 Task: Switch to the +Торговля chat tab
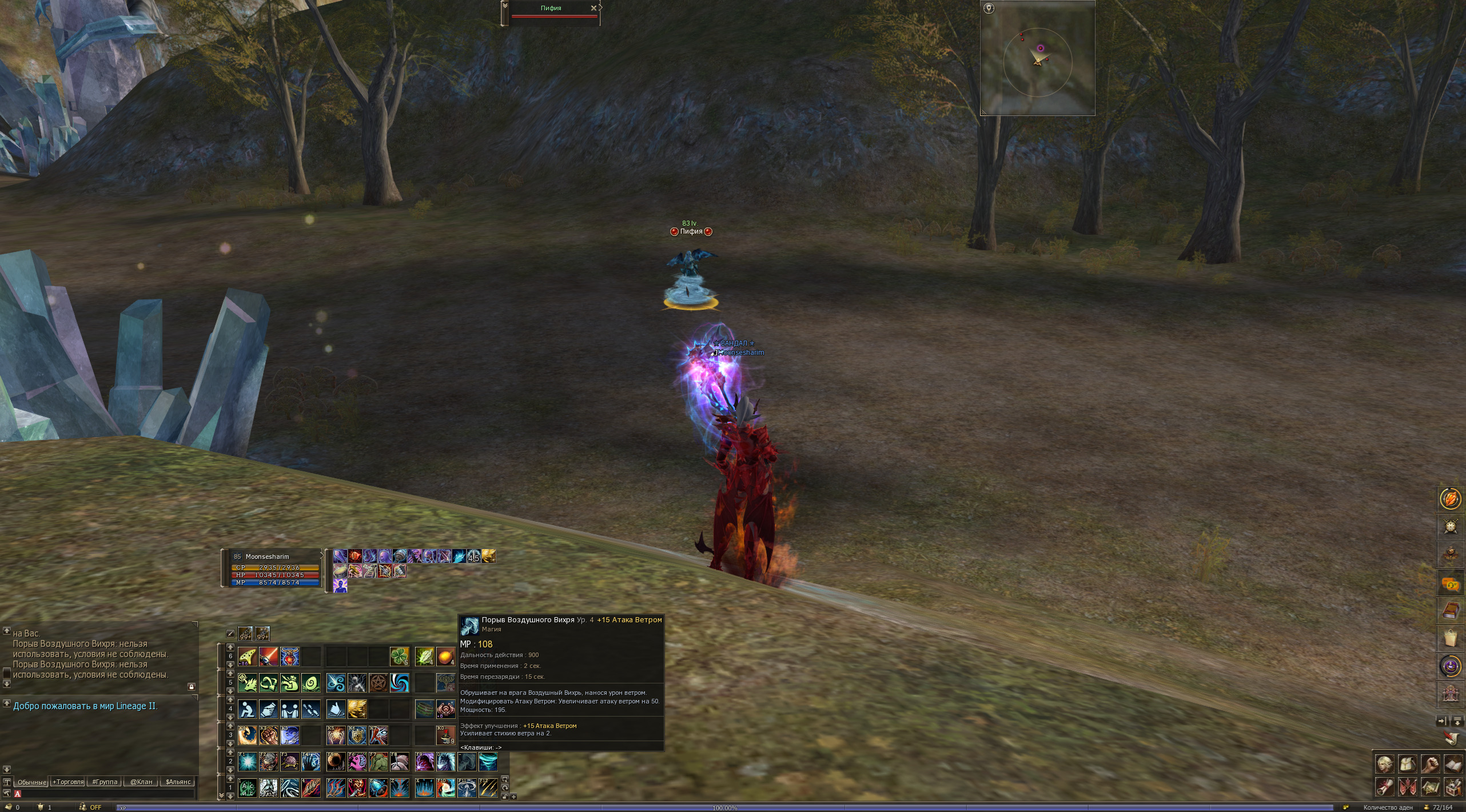[x=68, y=782]
